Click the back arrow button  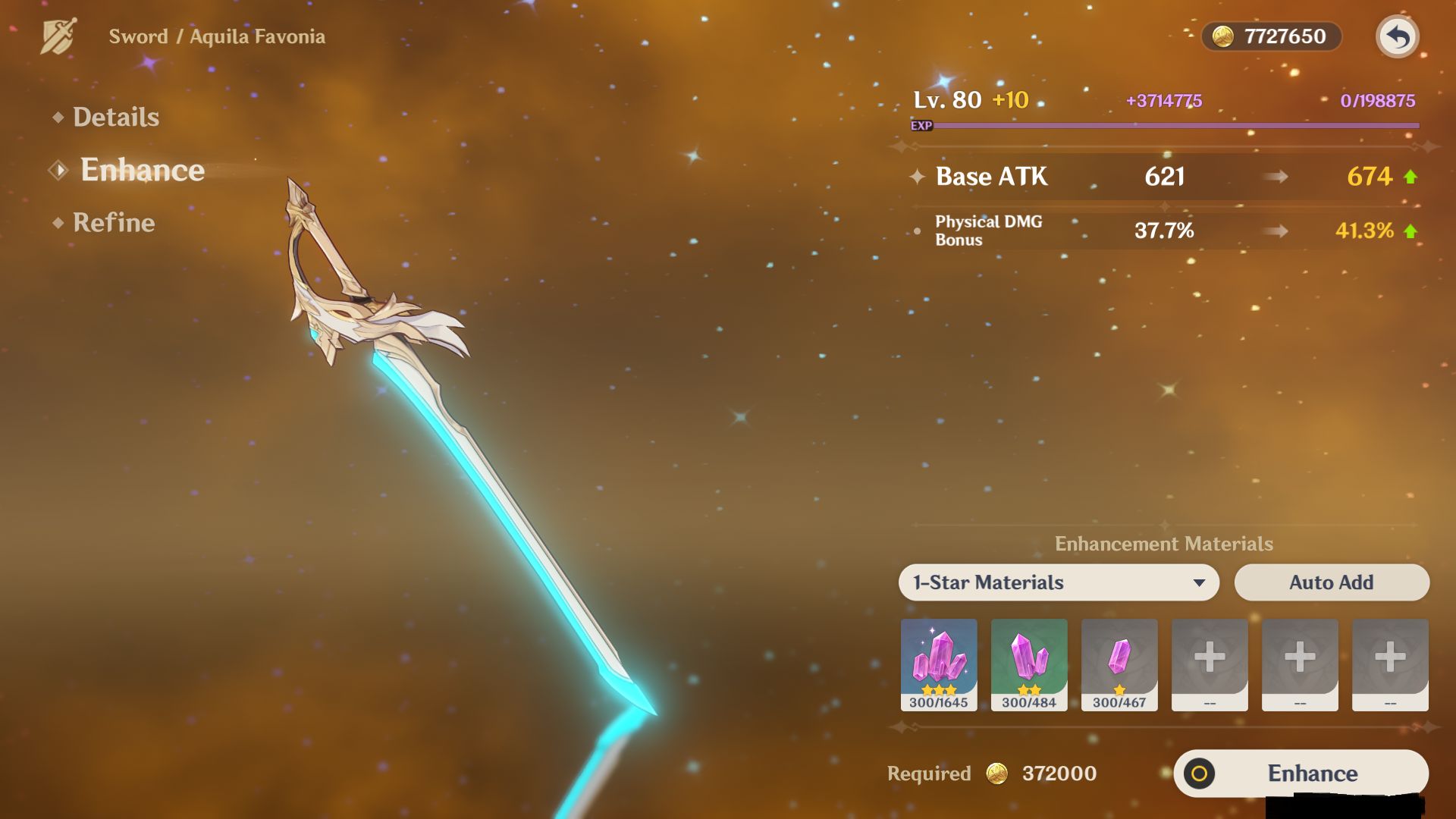tap(1397, 36)
